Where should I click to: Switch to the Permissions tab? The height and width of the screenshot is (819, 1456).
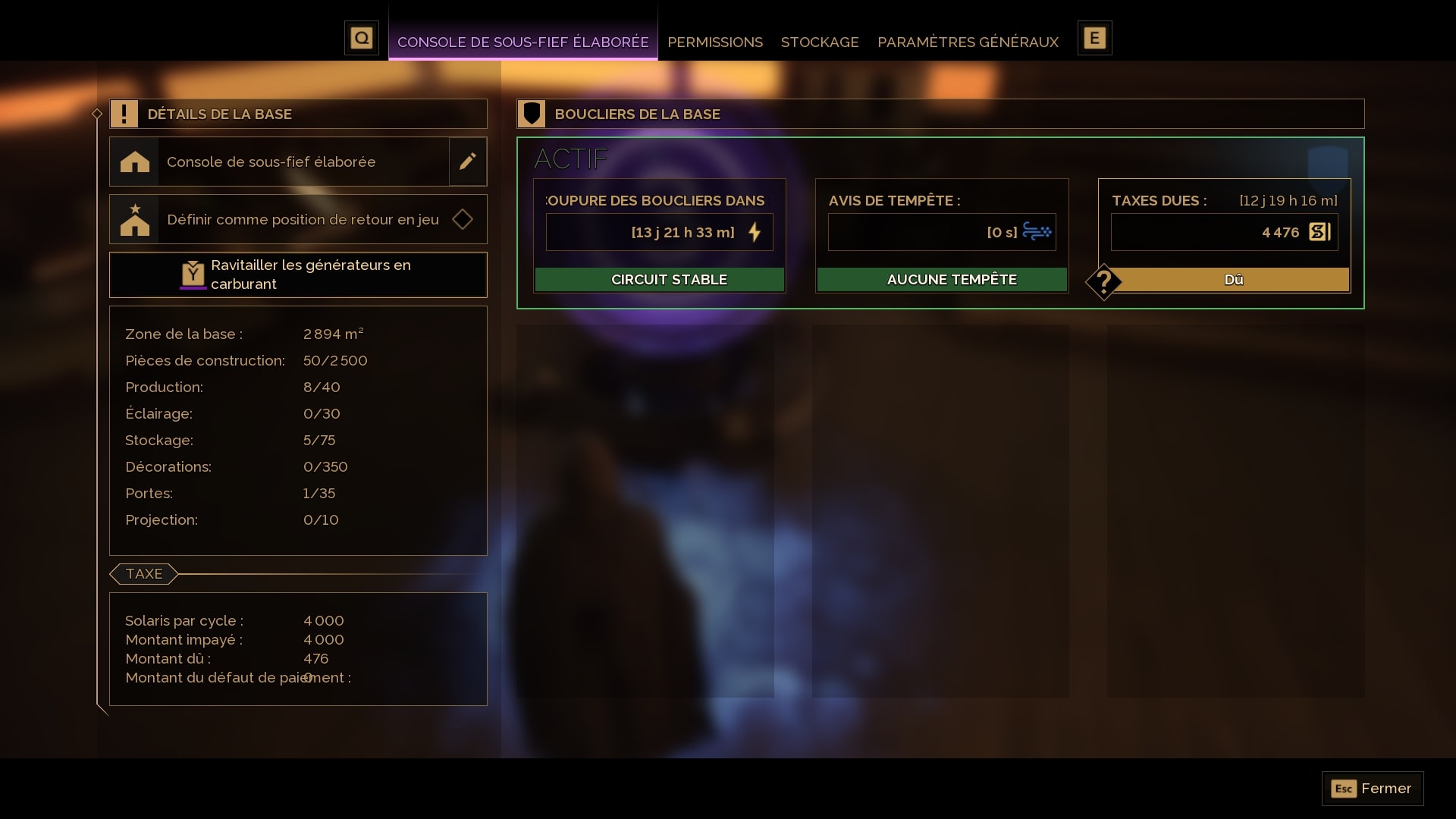714,42
